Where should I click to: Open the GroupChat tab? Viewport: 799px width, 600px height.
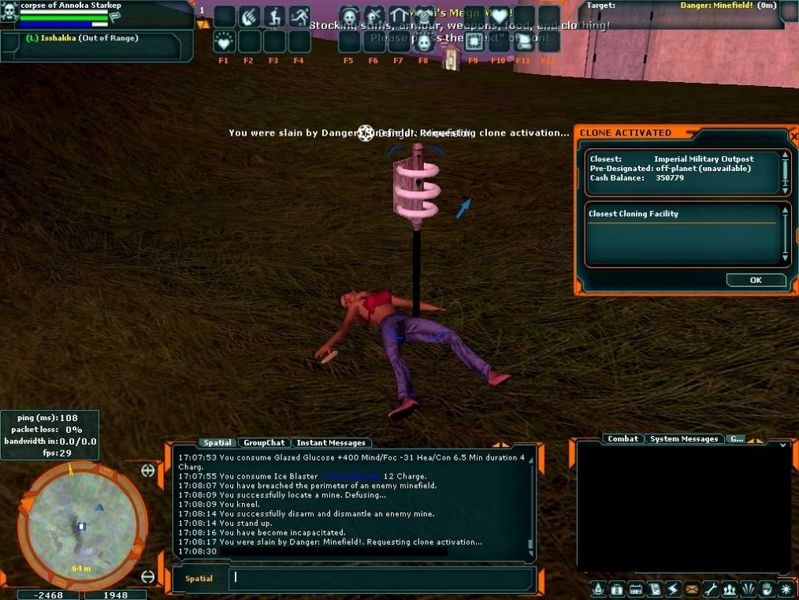(x=264, y=443)
